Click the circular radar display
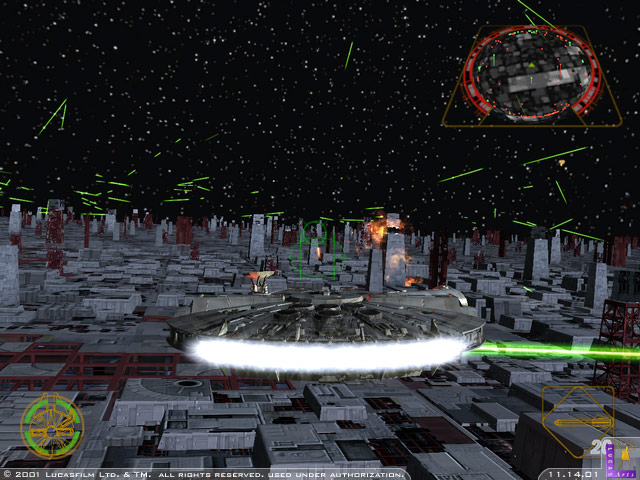The height and width of the screenshot is (480, 640). point(531,71)
